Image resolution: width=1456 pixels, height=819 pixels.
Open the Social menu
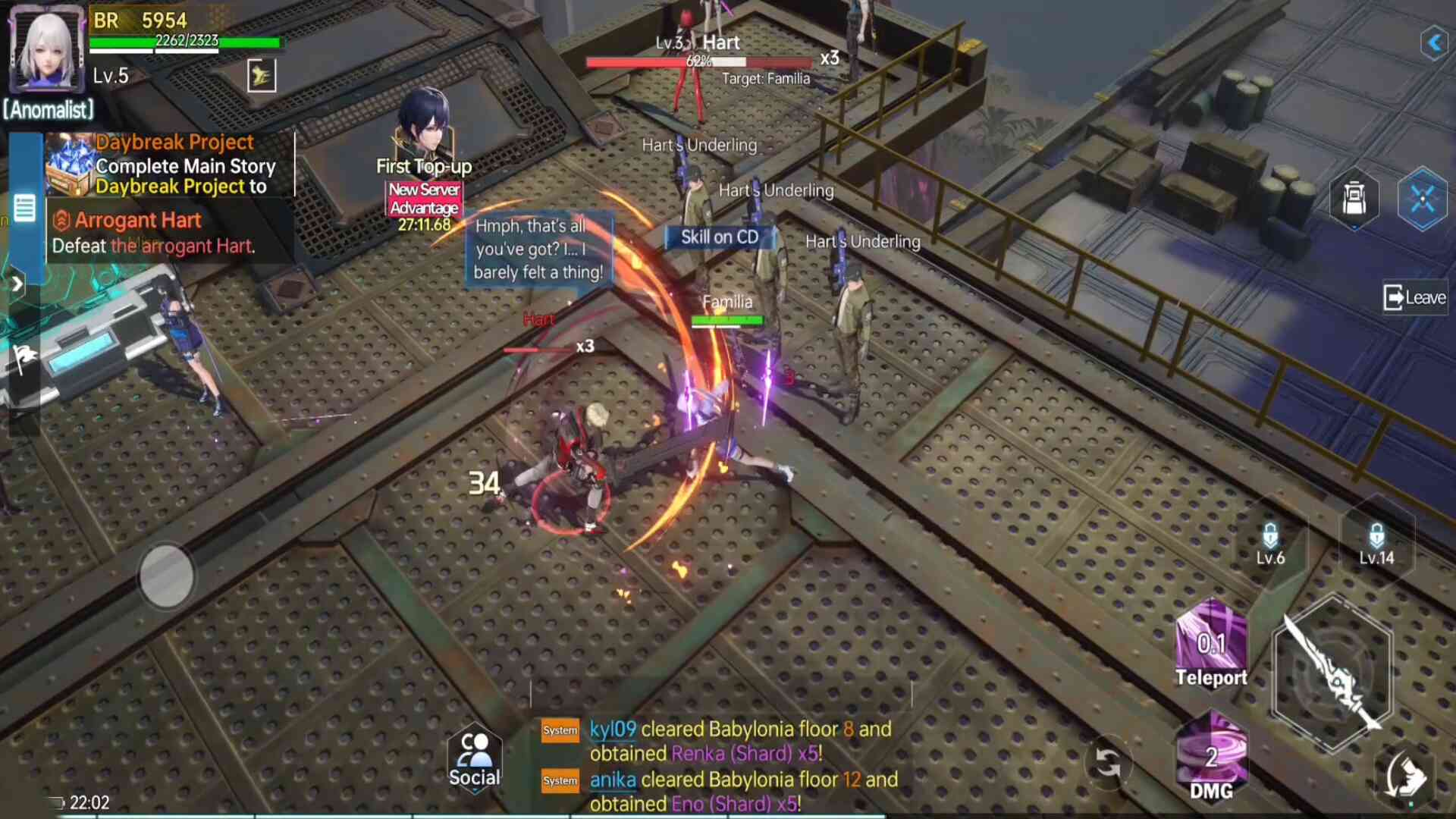(x=474, y=760)
